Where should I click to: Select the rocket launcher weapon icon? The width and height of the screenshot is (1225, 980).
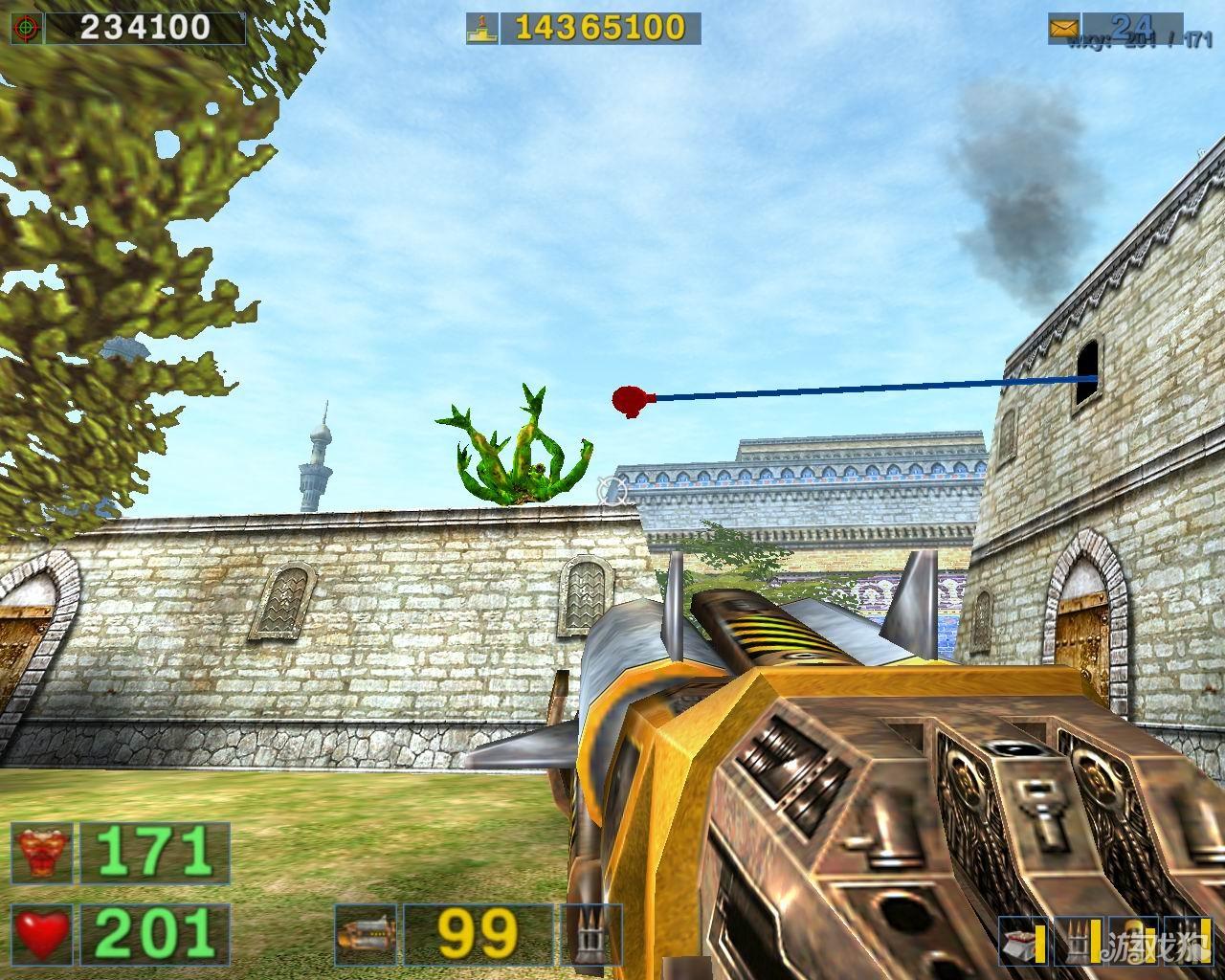pos(367,933)
